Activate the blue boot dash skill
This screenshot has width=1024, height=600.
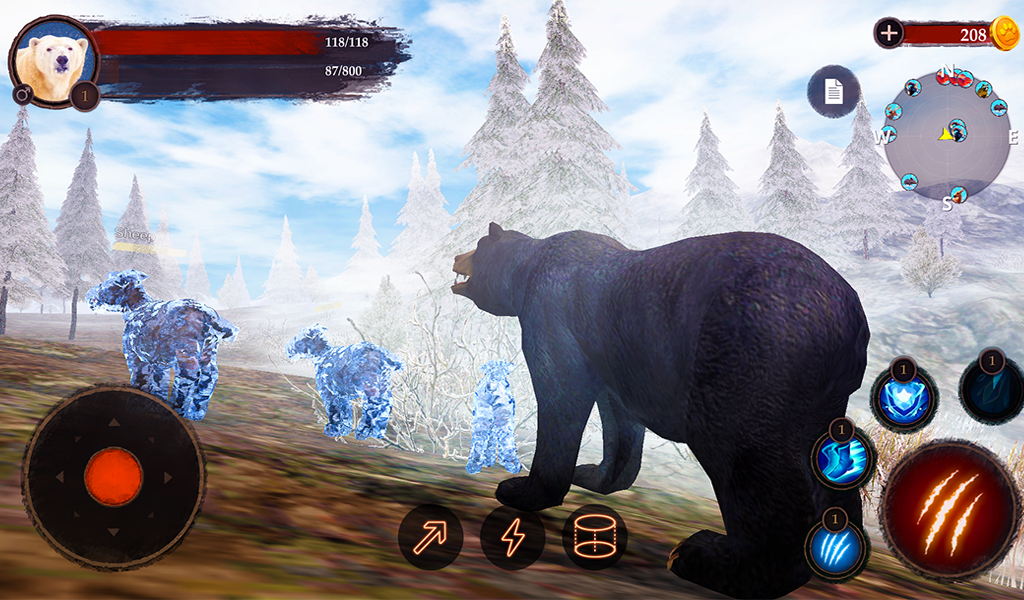843,459
